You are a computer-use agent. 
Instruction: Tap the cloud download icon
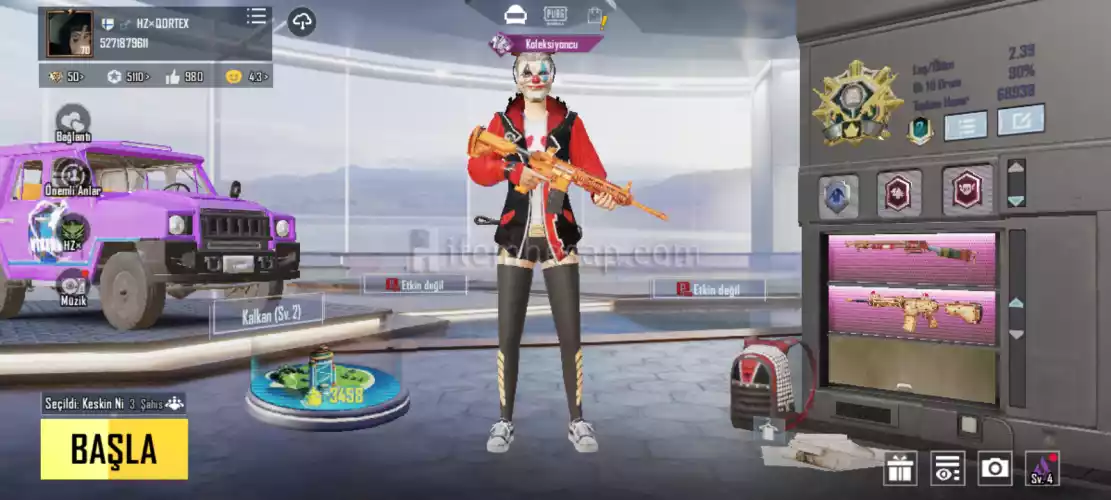302,22
